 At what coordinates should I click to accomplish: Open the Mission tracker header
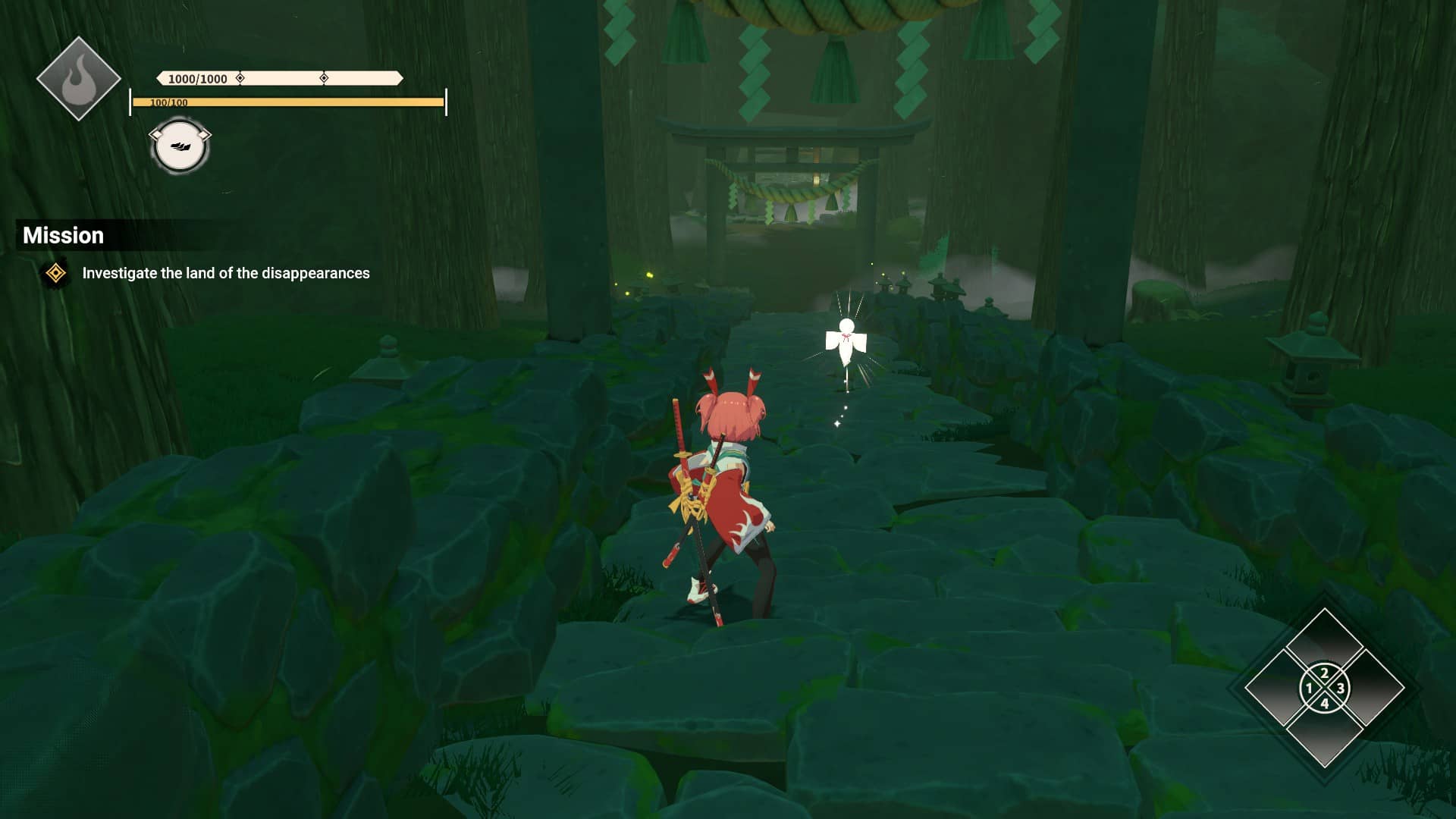click(64, 235)
